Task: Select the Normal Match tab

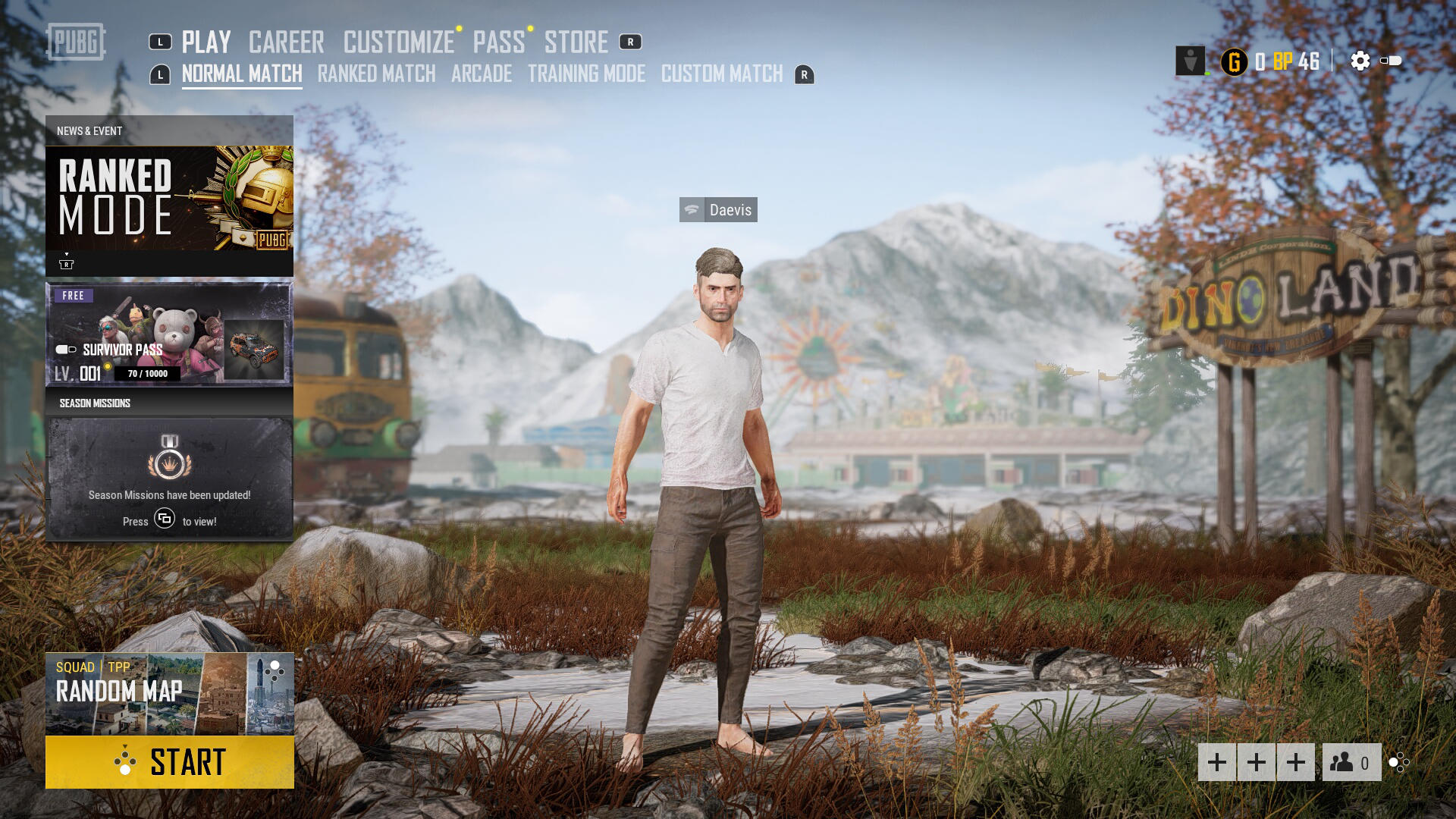Action: pyautogui.click(x=241, y=74)
